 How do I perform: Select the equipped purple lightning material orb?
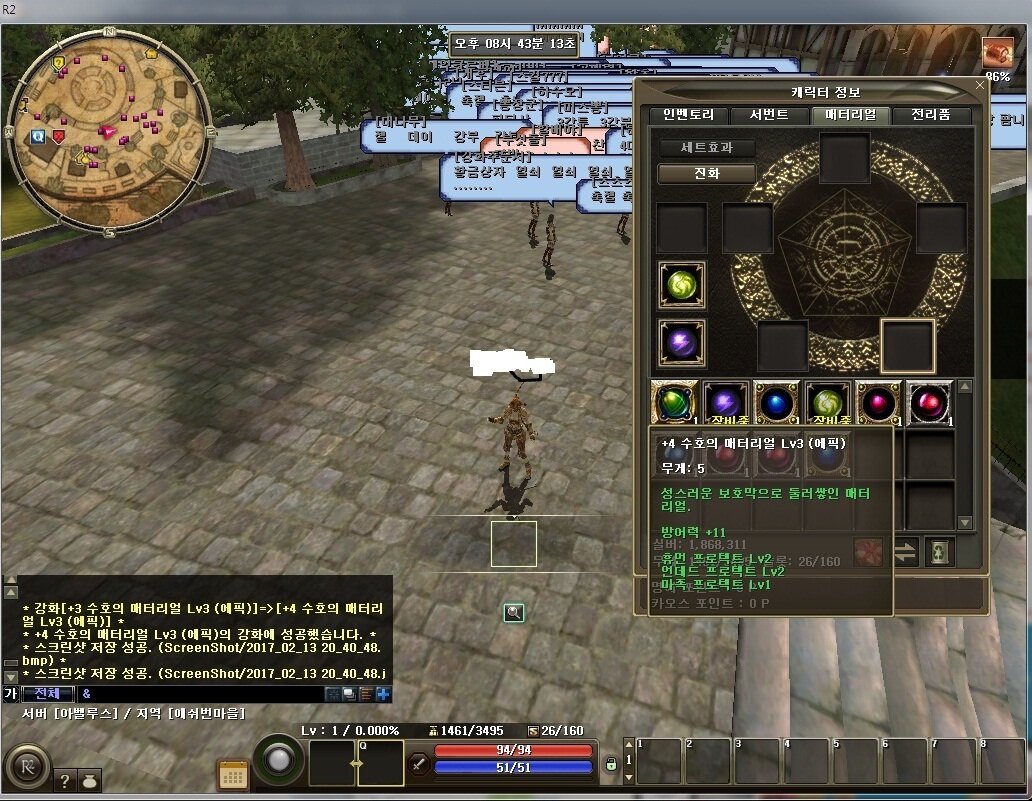pyautogui.click(x=682, y=343)
